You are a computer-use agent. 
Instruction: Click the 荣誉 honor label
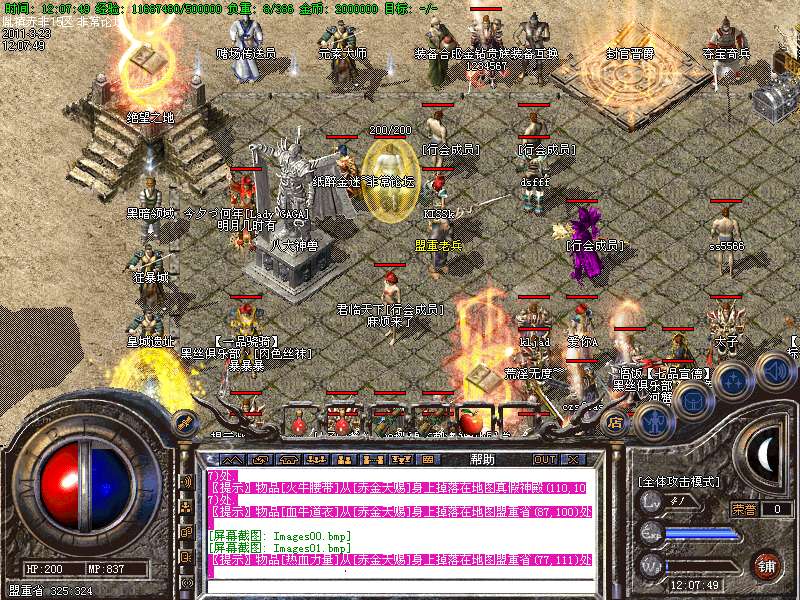tap(743, 509)
